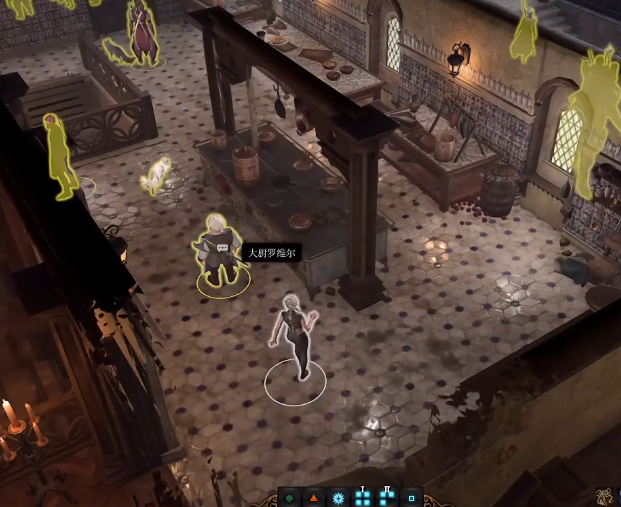Choose the level I spell slot filter

[362, 496]
